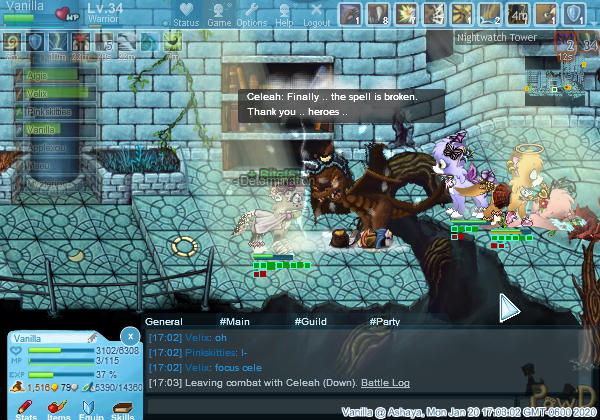Image resolution: width=600 pixels, height=420 pixels.
Task: Click the Logout button
Action: coord(316,14)
